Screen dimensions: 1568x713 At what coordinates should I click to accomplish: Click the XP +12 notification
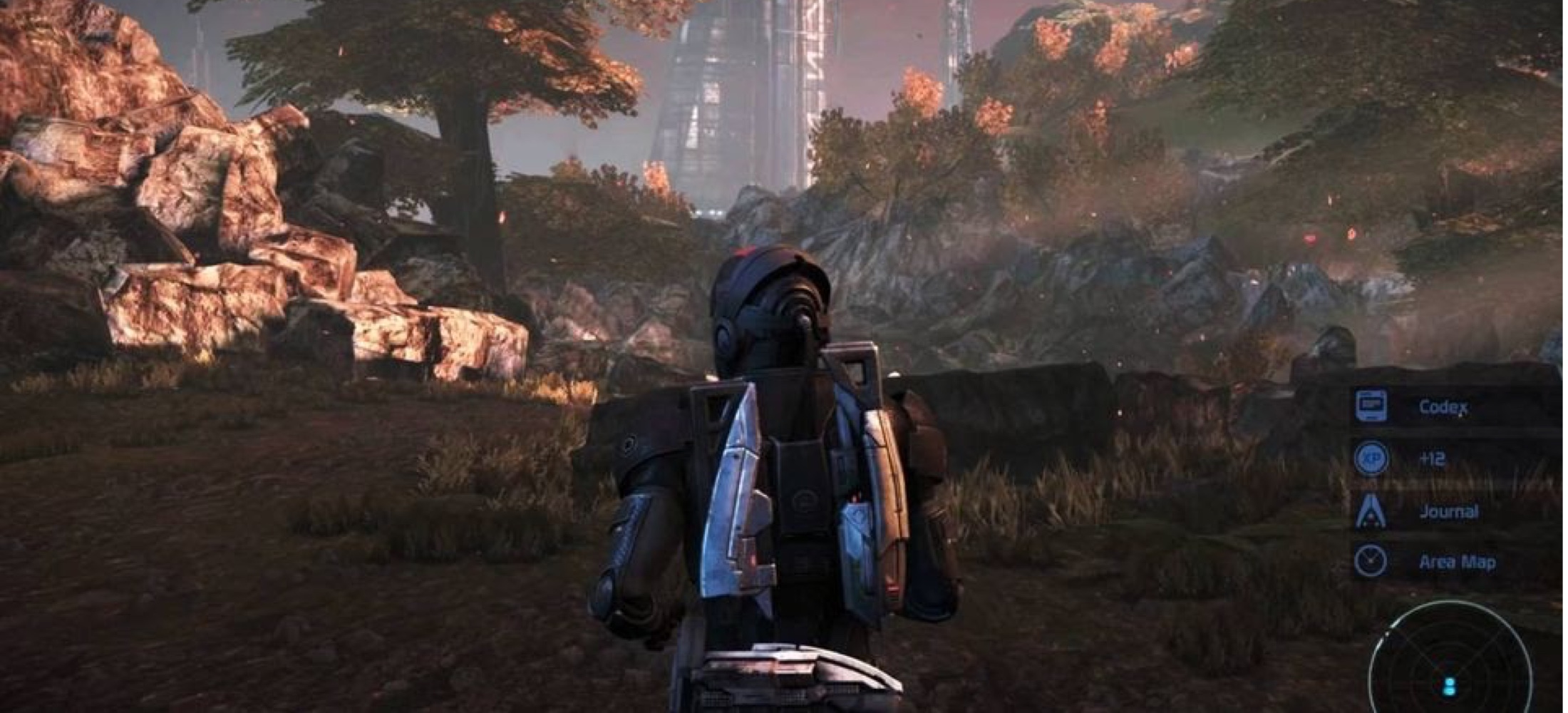tap(1431, 458)
